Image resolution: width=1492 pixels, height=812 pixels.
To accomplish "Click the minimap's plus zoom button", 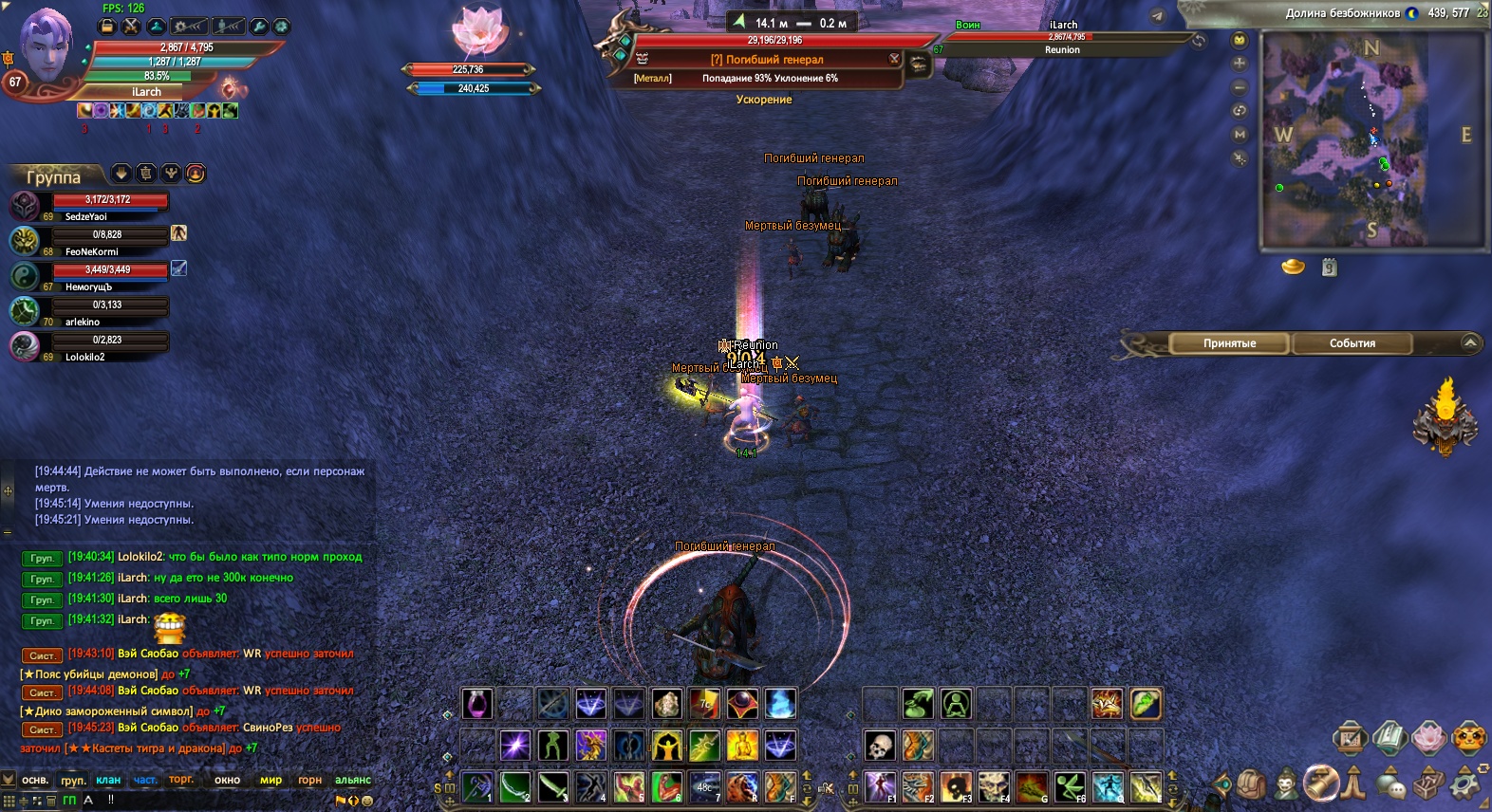I will [x=1239, y=63].
